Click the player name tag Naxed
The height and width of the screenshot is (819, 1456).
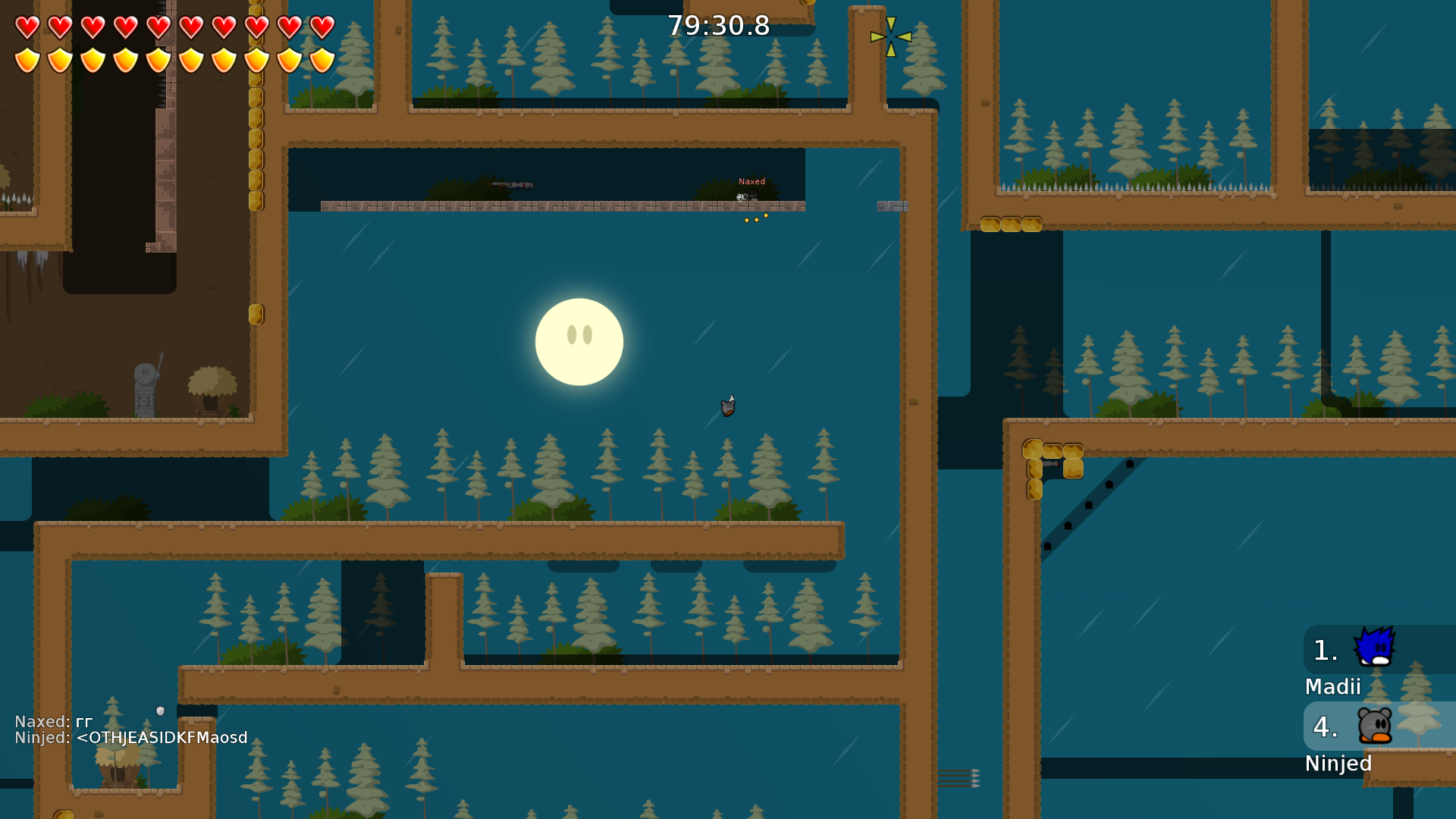[x=752, y=181]
